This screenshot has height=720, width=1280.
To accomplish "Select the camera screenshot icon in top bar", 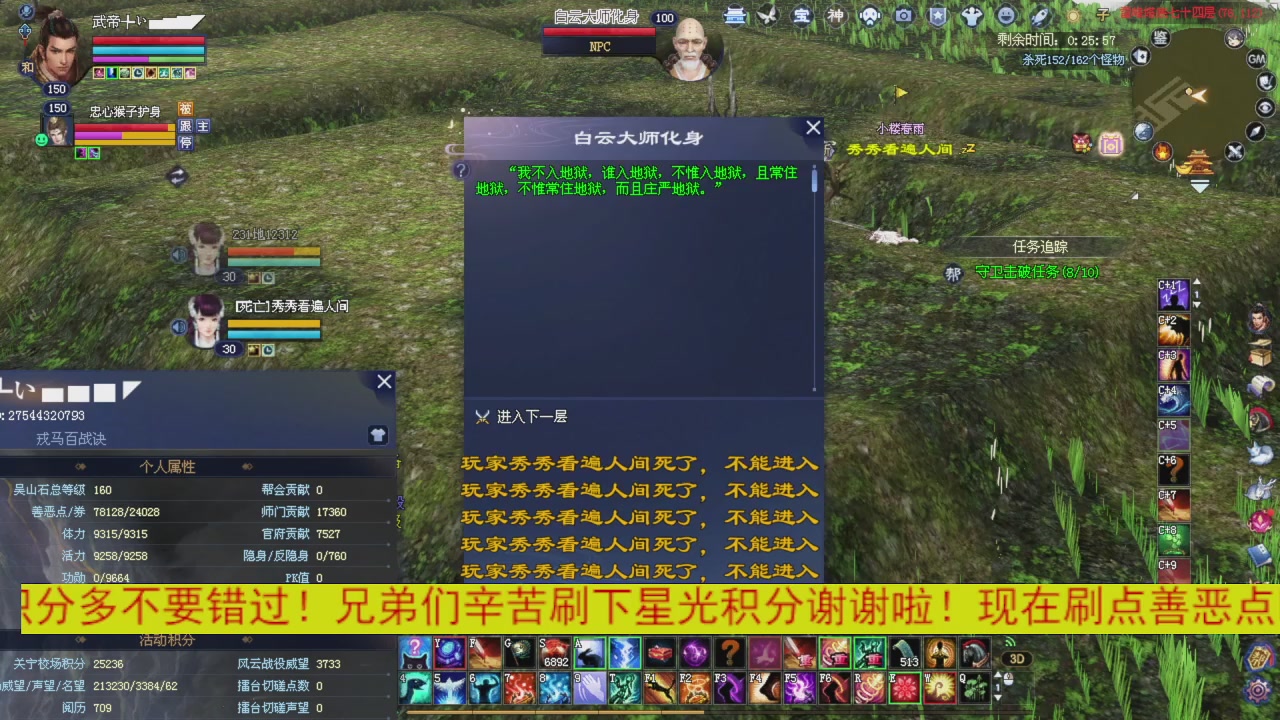I will pos(904,16).
